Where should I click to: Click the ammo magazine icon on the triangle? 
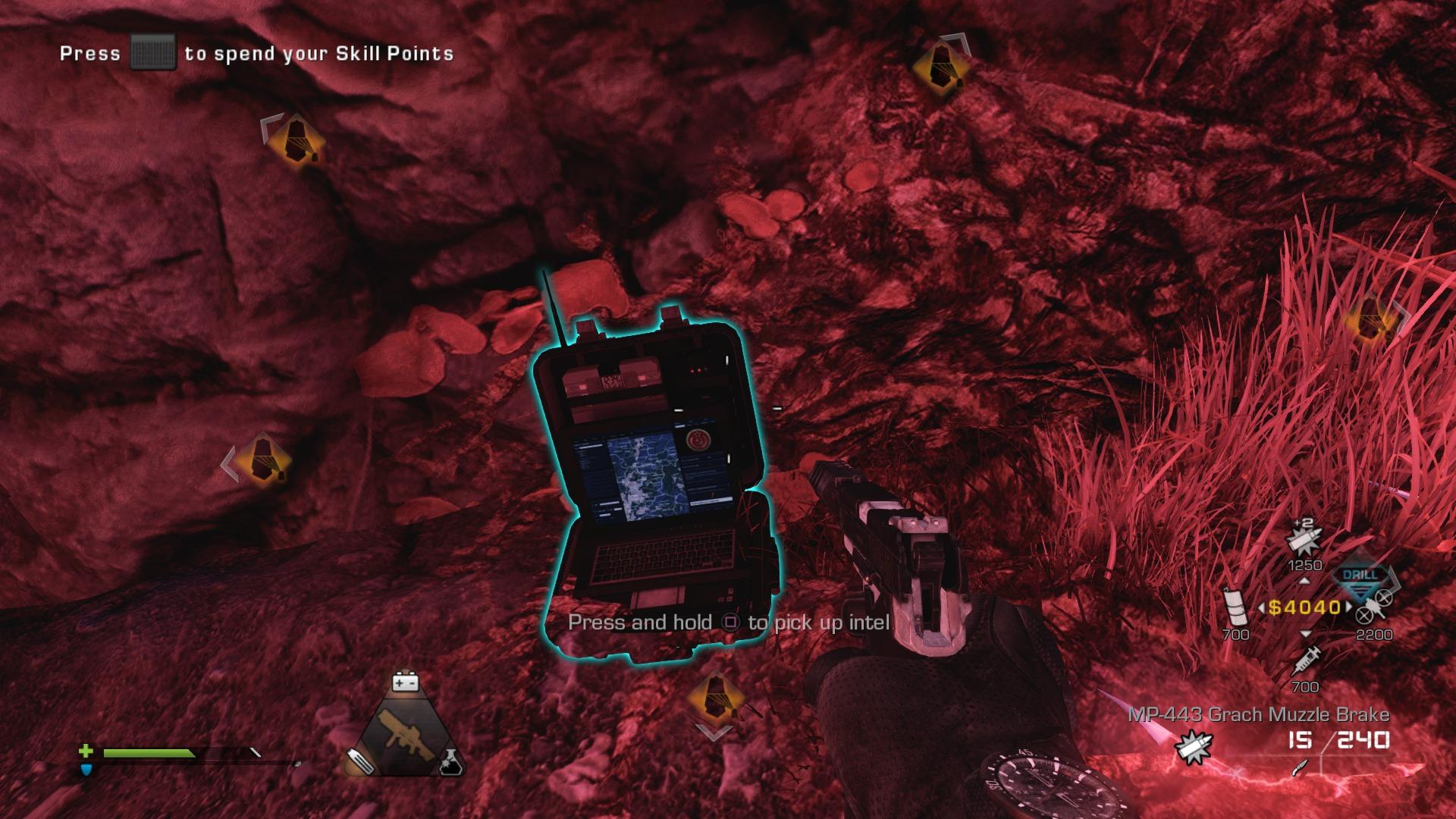[x=359, y=761]
